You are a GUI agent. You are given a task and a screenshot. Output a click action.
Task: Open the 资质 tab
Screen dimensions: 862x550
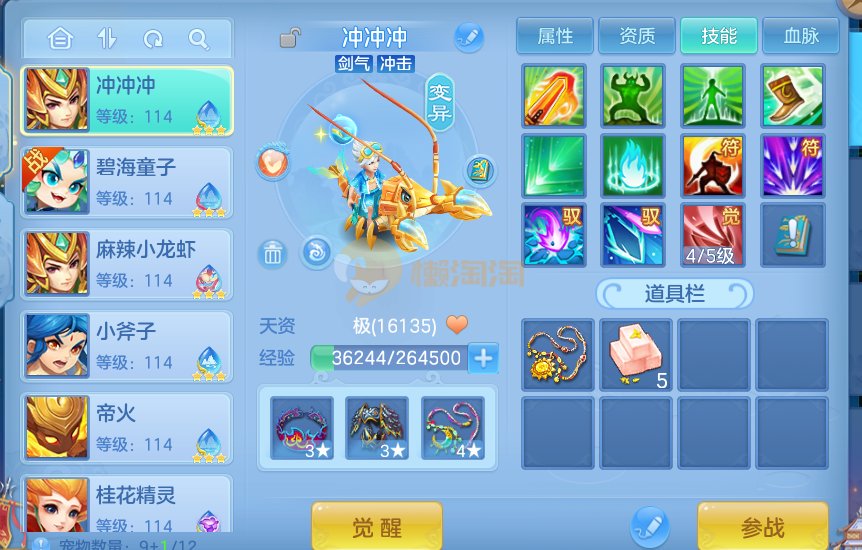(637, 37)
